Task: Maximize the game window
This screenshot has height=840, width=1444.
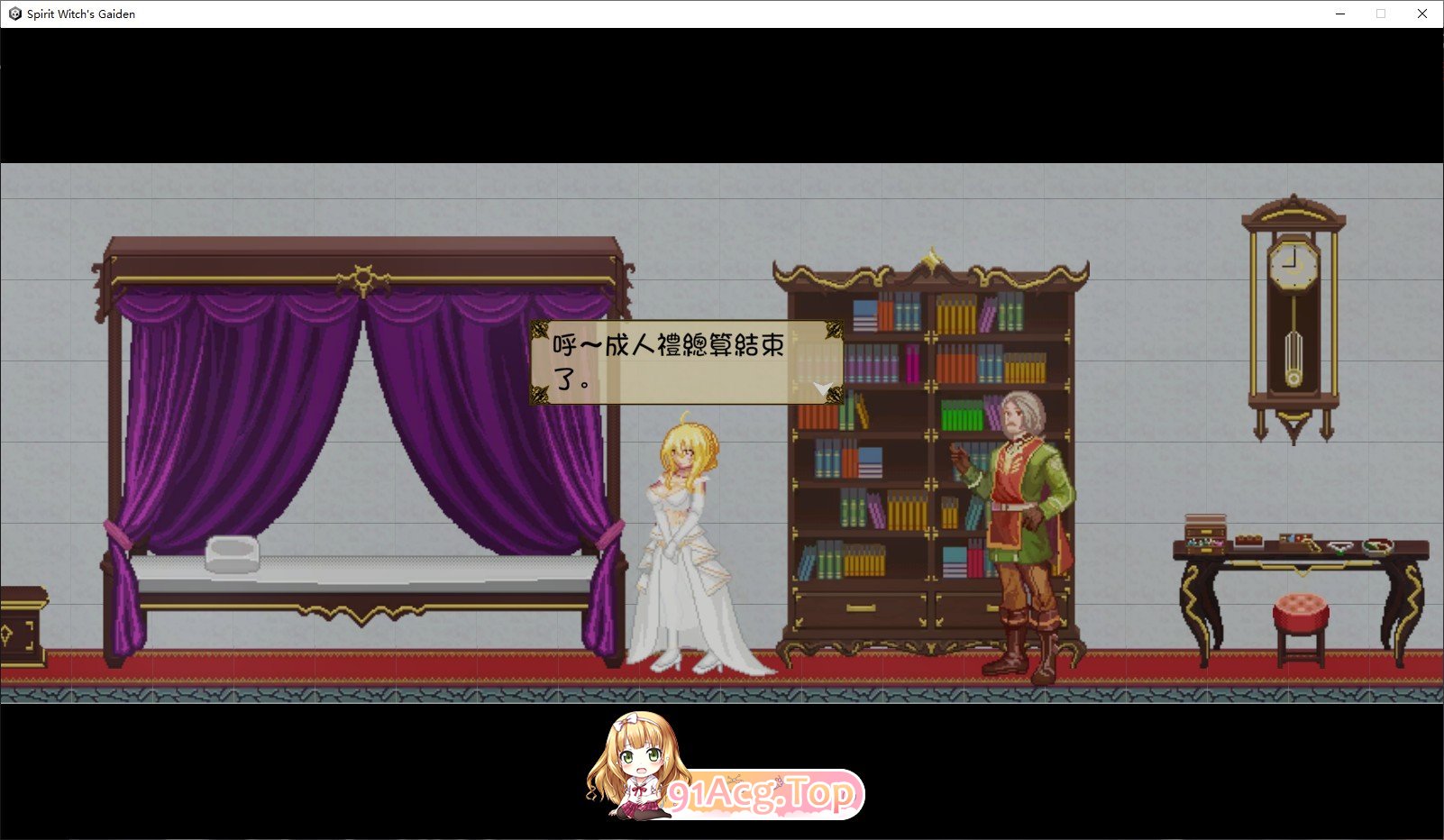Action: [1382, 14]
